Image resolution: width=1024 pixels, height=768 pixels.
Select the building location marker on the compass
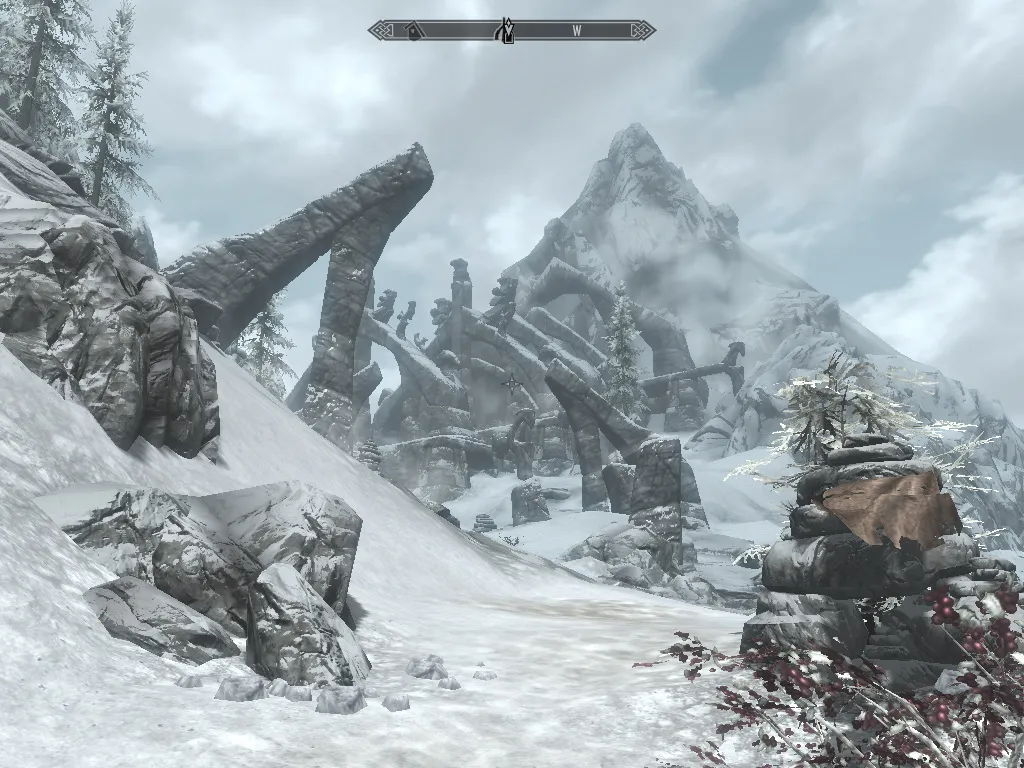[x=412, y=32]
